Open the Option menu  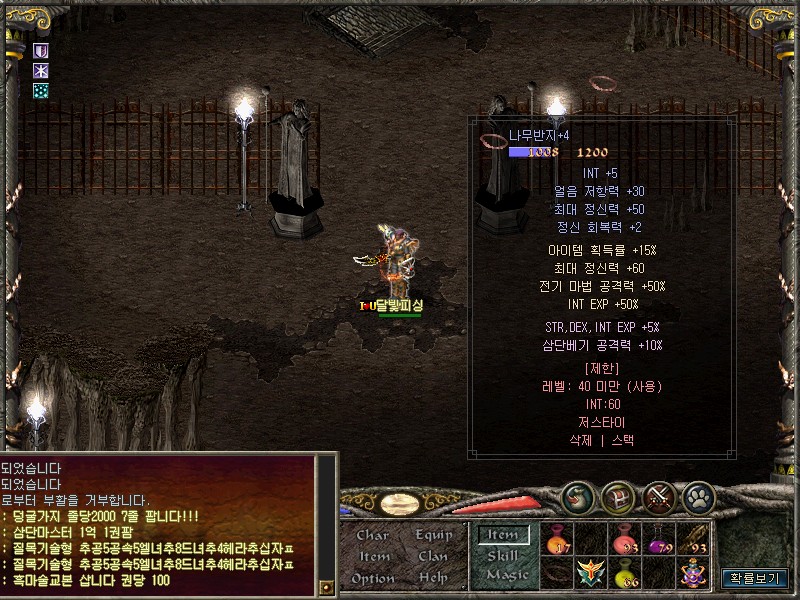pyautogui.click(x=373, y=578)
